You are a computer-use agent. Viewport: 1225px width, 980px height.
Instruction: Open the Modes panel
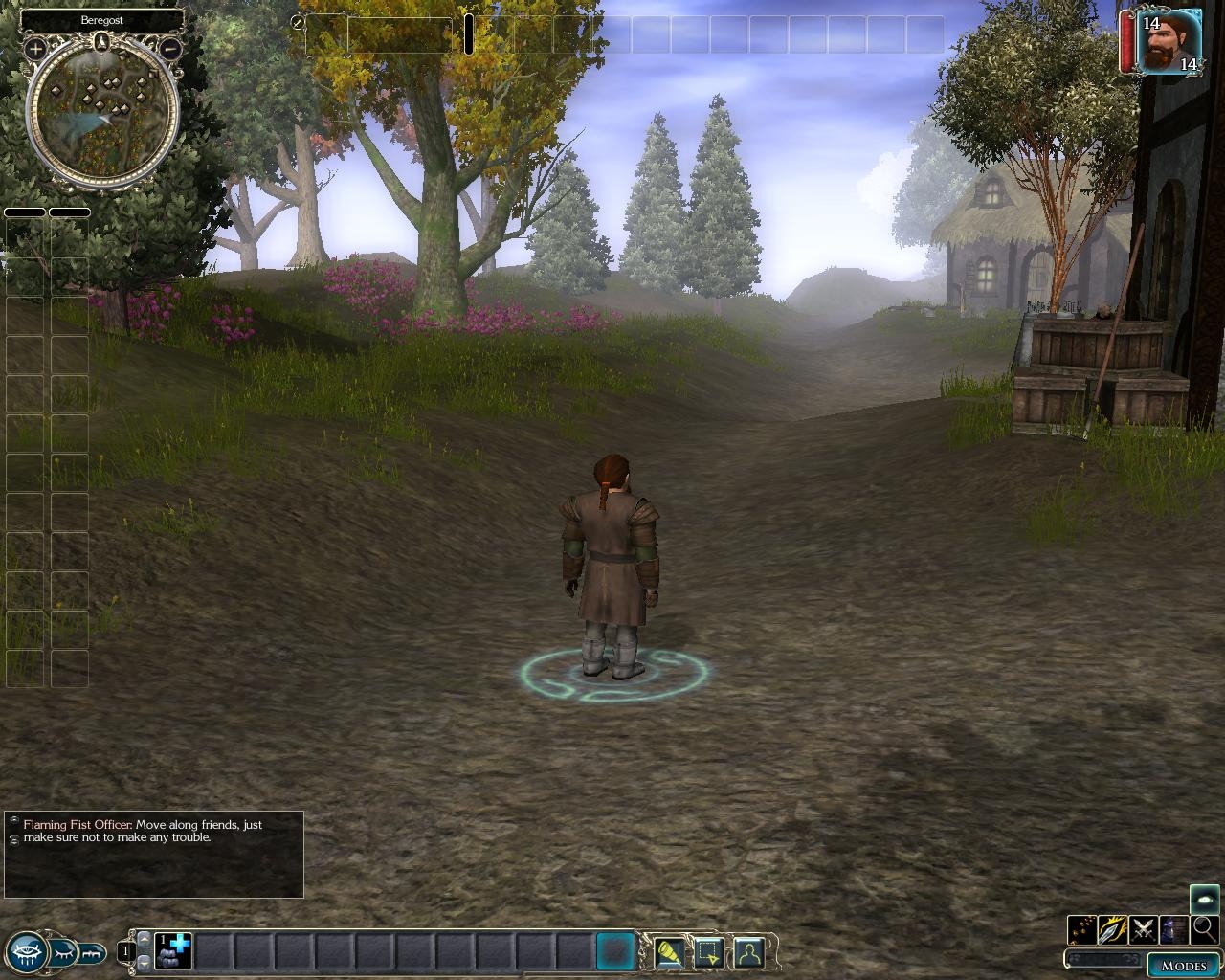pyautogui.click(x=1183, y=965)
